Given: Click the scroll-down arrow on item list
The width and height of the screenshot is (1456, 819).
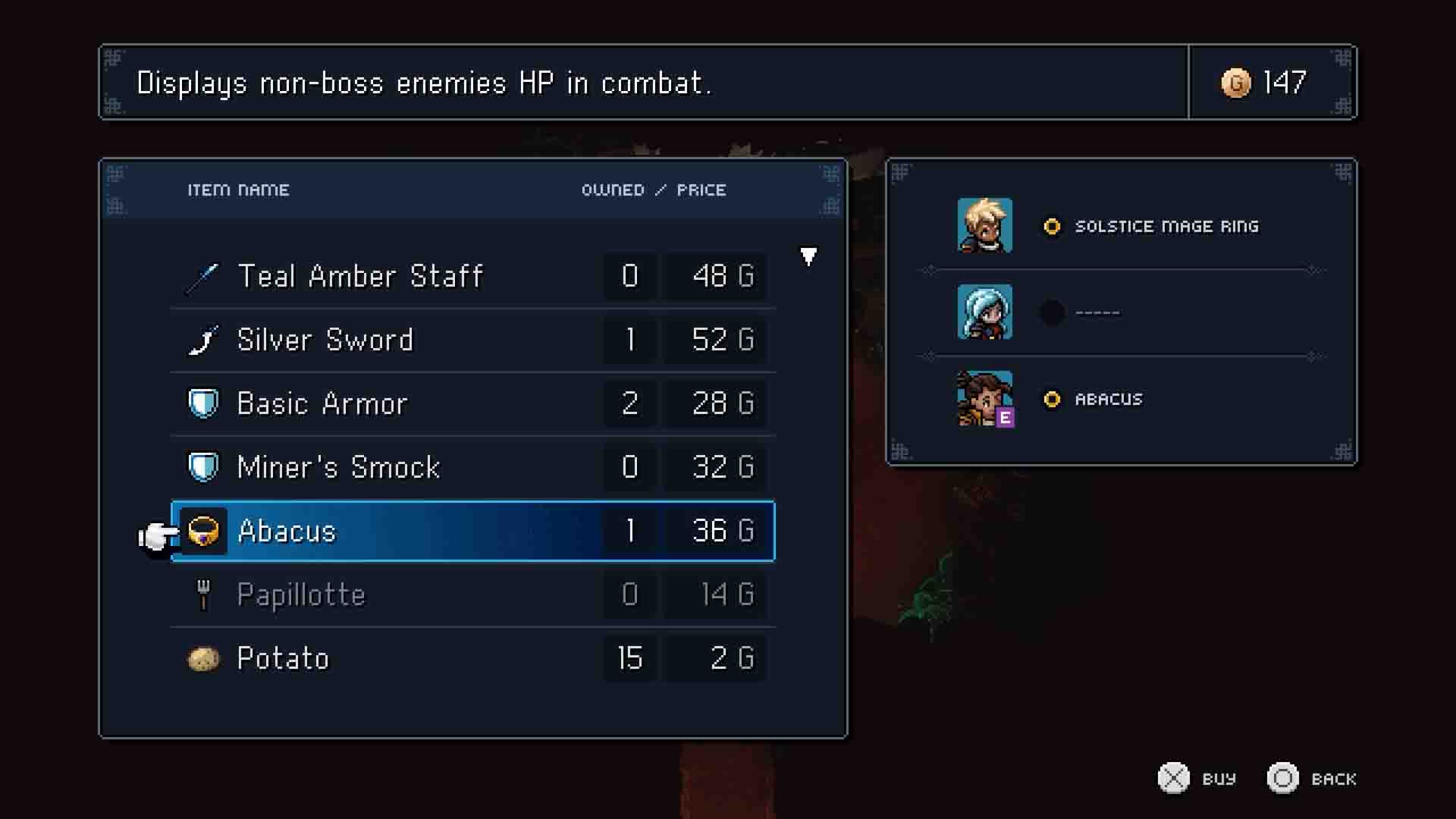Looking at the screenshot, I should [808, 256].
